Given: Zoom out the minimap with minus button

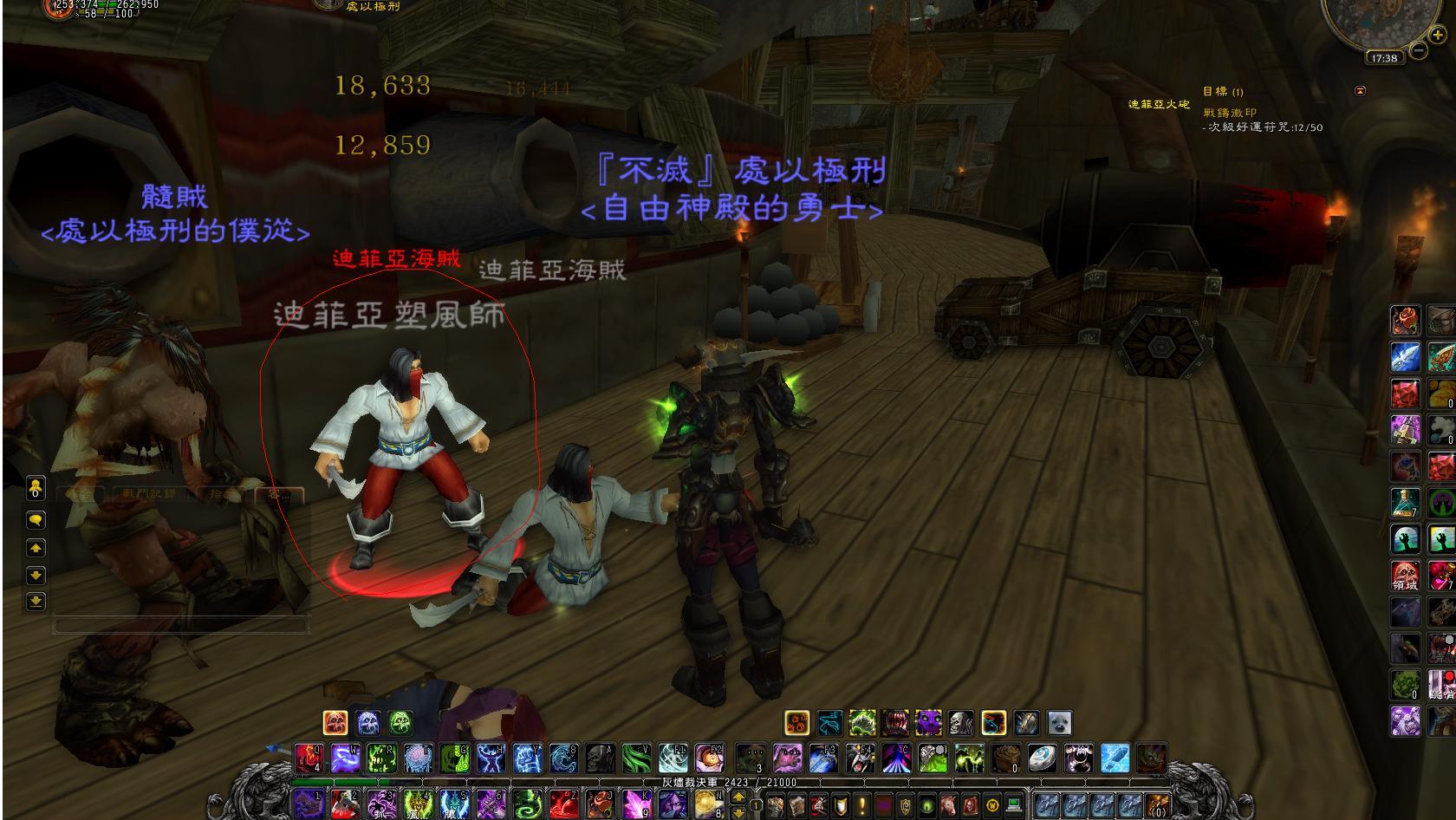Looking at the screenshot, I should [x=1419, y=51].
